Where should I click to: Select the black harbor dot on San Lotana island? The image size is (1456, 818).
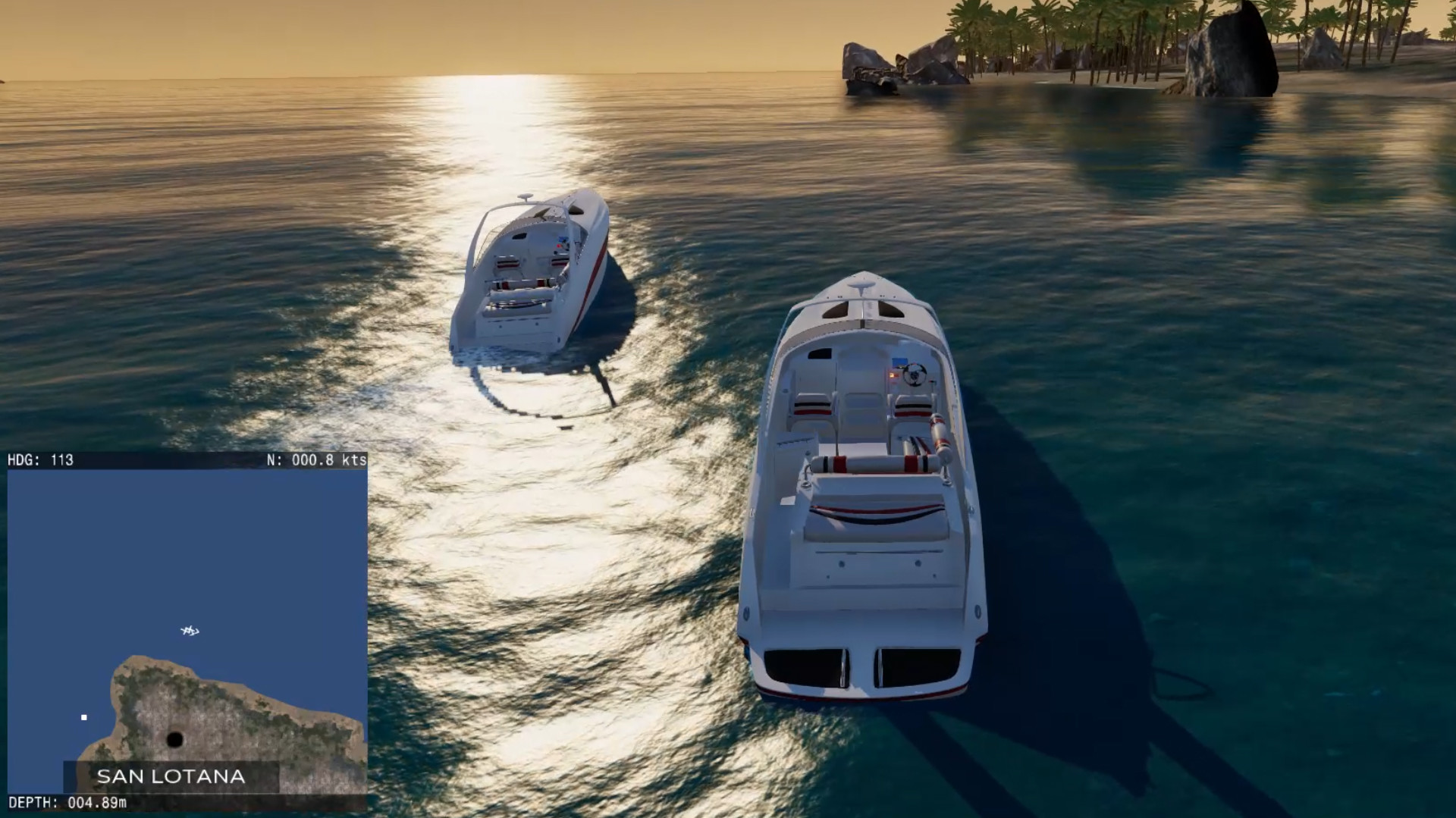tap(175, 738)
